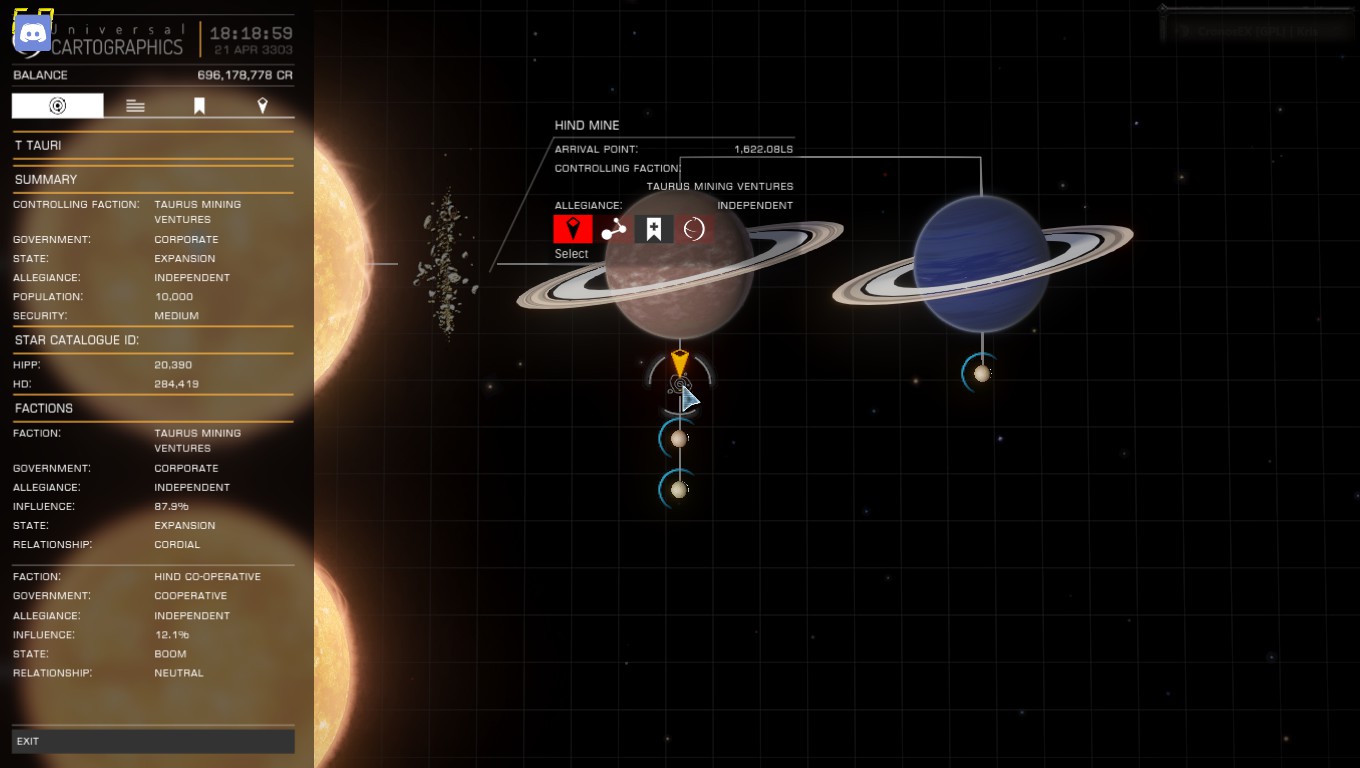Image resolution: width=1360 pixels, height=768 pixels.
Task: Click the circular orbit icon in popup
Action: 694,229
